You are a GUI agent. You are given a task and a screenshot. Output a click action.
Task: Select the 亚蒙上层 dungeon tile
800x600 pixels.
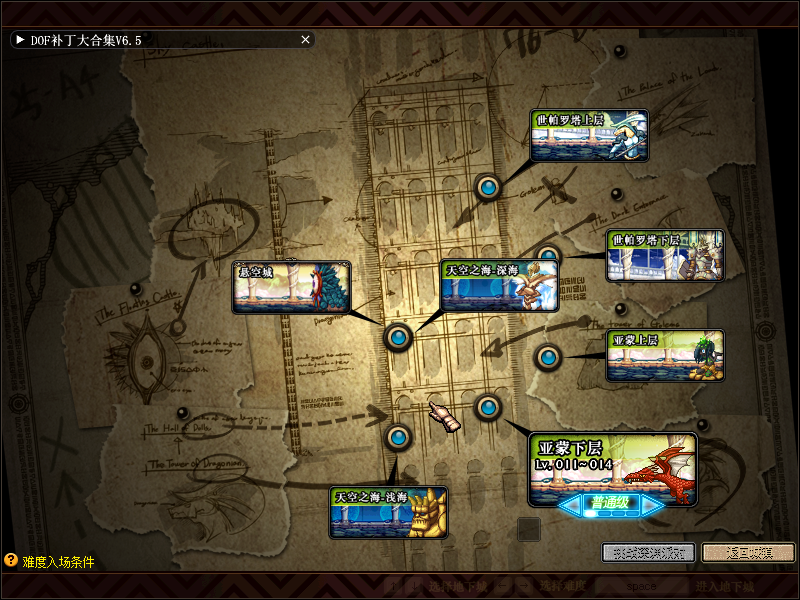(665, 356)
